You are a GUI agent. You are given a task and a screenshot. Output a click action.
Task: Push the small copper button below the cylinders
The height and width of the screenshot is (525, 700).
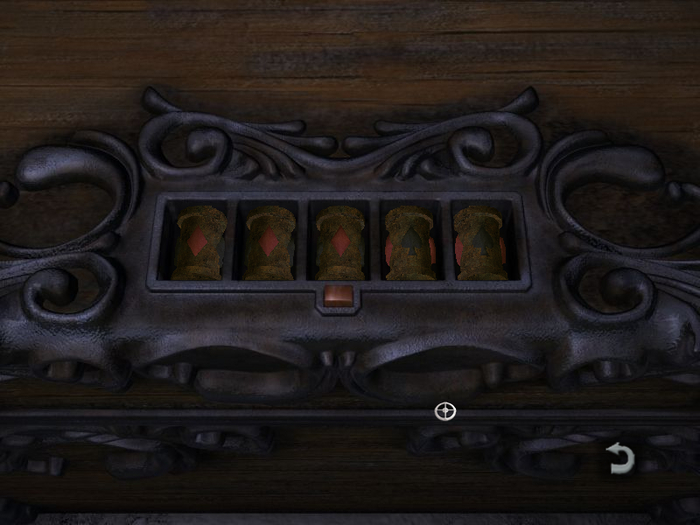[337, 294]
